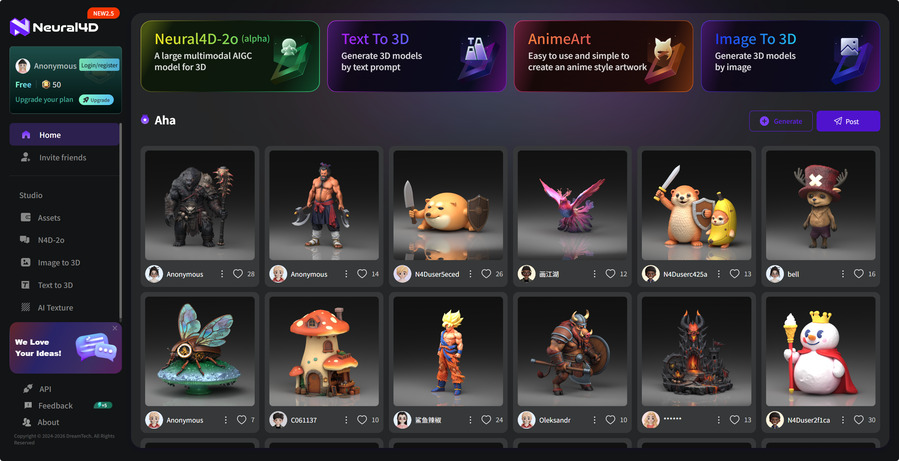Open the Neural4D-2o alpha banner card
The image size is (899, 461).
click(230, 56)
